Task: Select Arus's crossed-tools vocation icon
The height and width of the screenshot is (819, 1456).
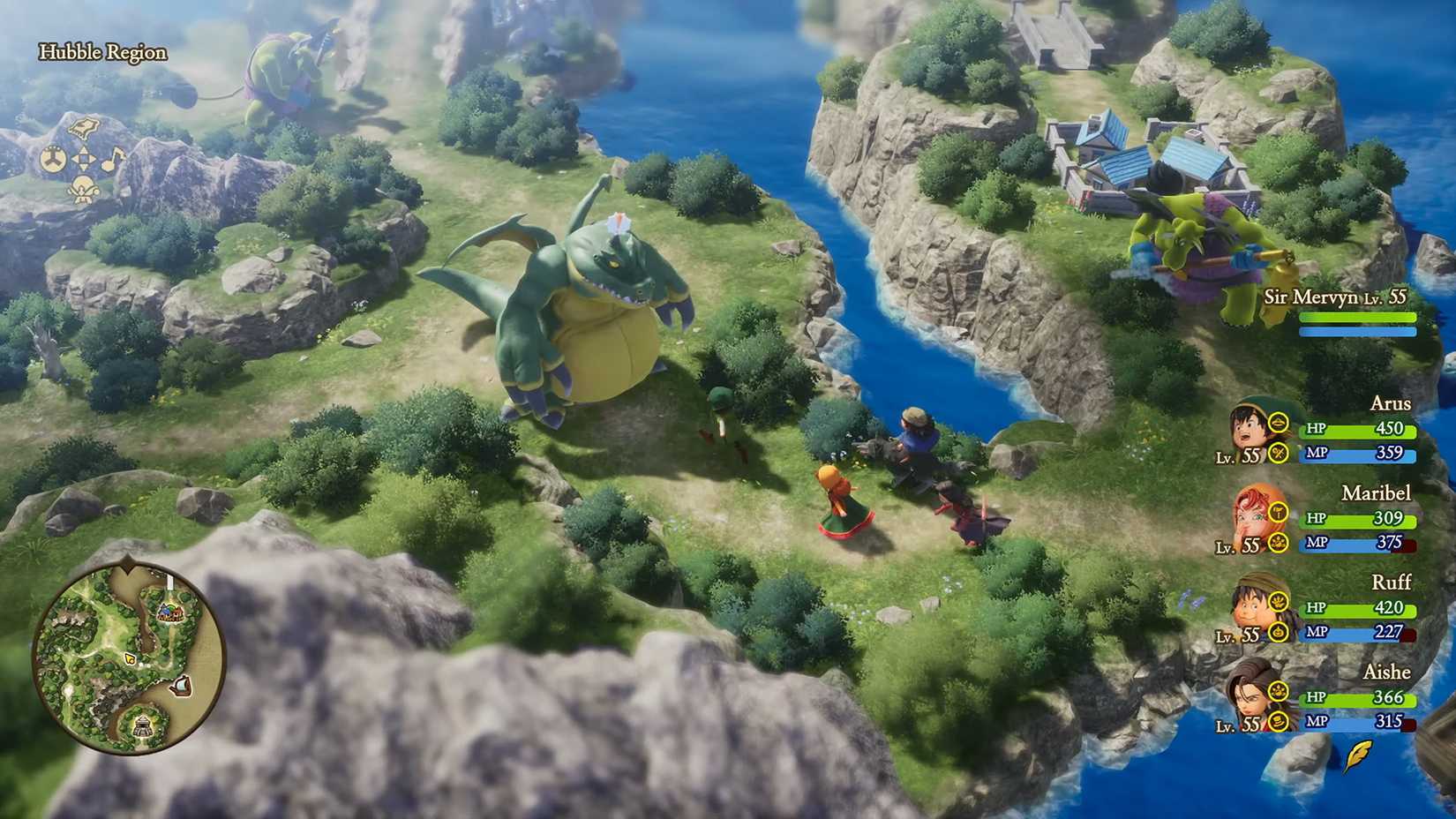Action: click(1279, 454)
